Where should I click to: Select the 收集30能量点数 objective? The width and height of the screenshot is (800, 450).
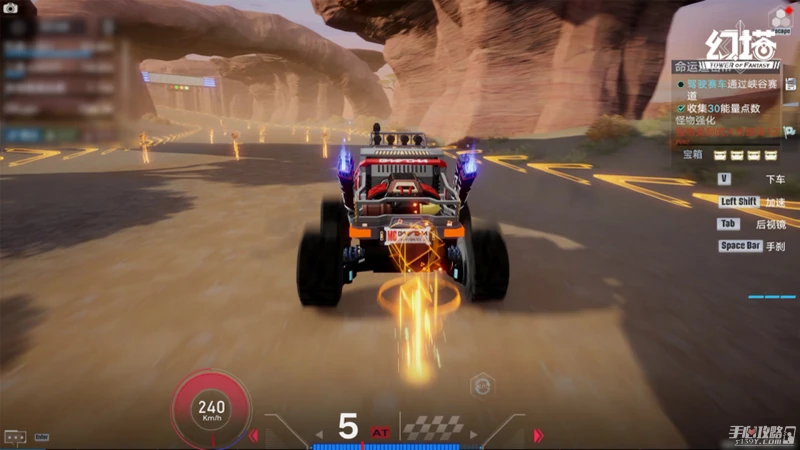[x=725, y=107]
